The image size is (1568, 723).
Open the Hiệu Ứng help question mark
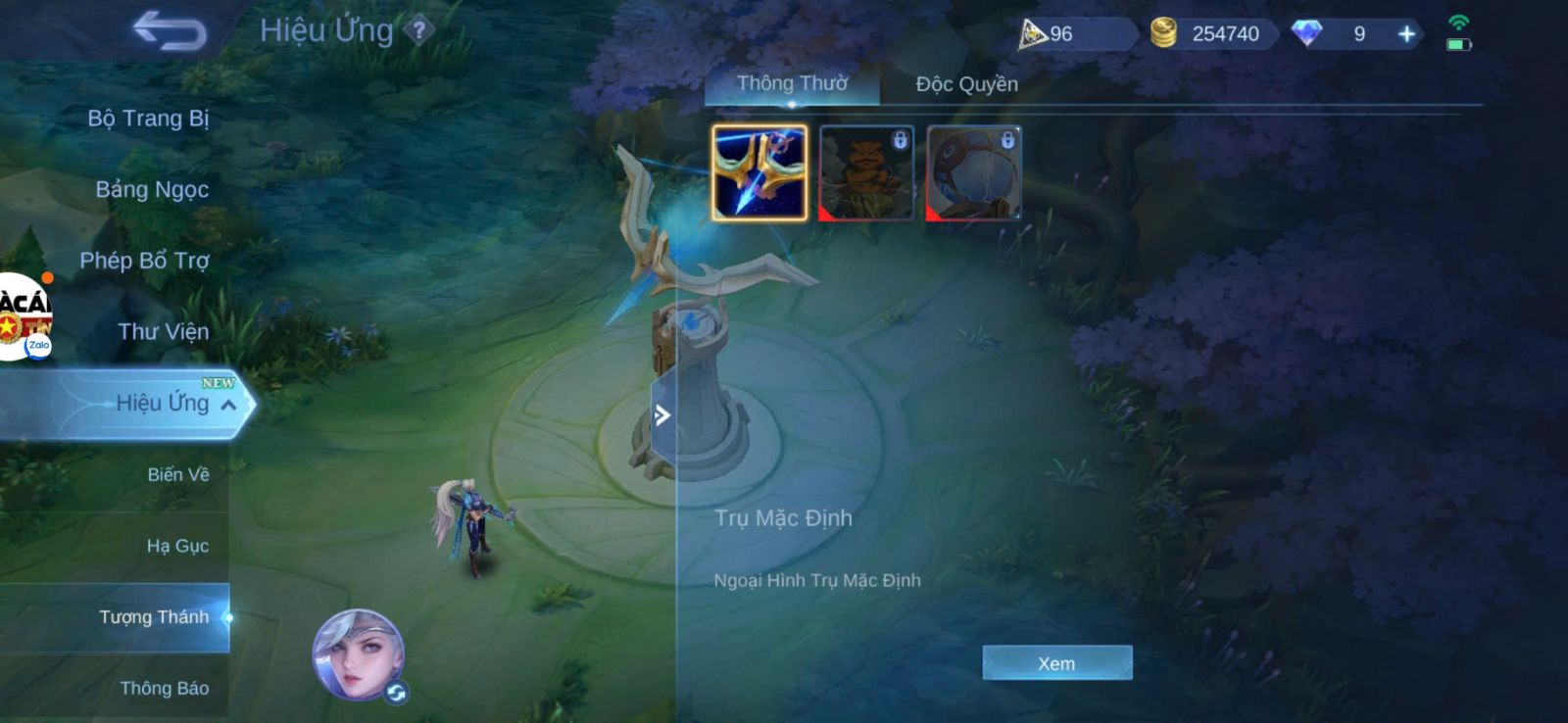419,30
